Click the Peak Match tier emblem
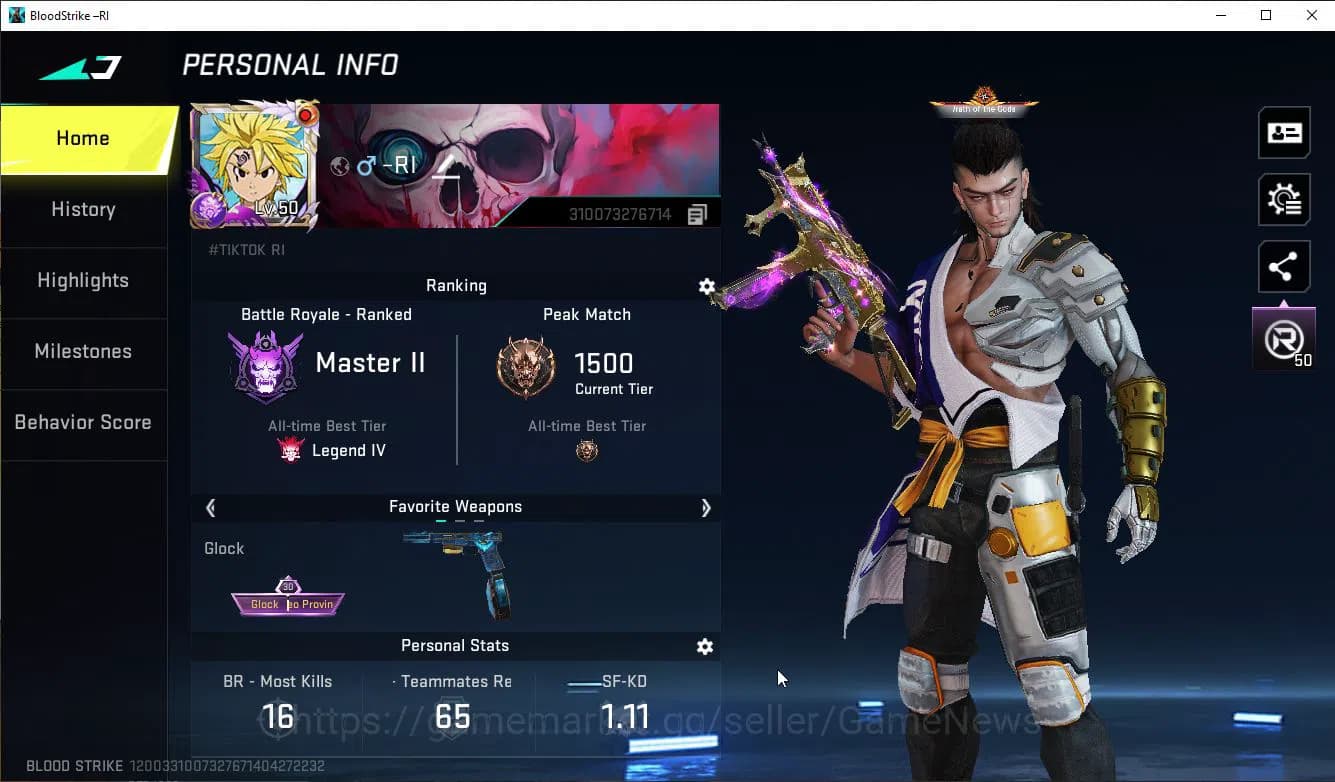This screenshot has width=1335, height=782. coord(525,365)
